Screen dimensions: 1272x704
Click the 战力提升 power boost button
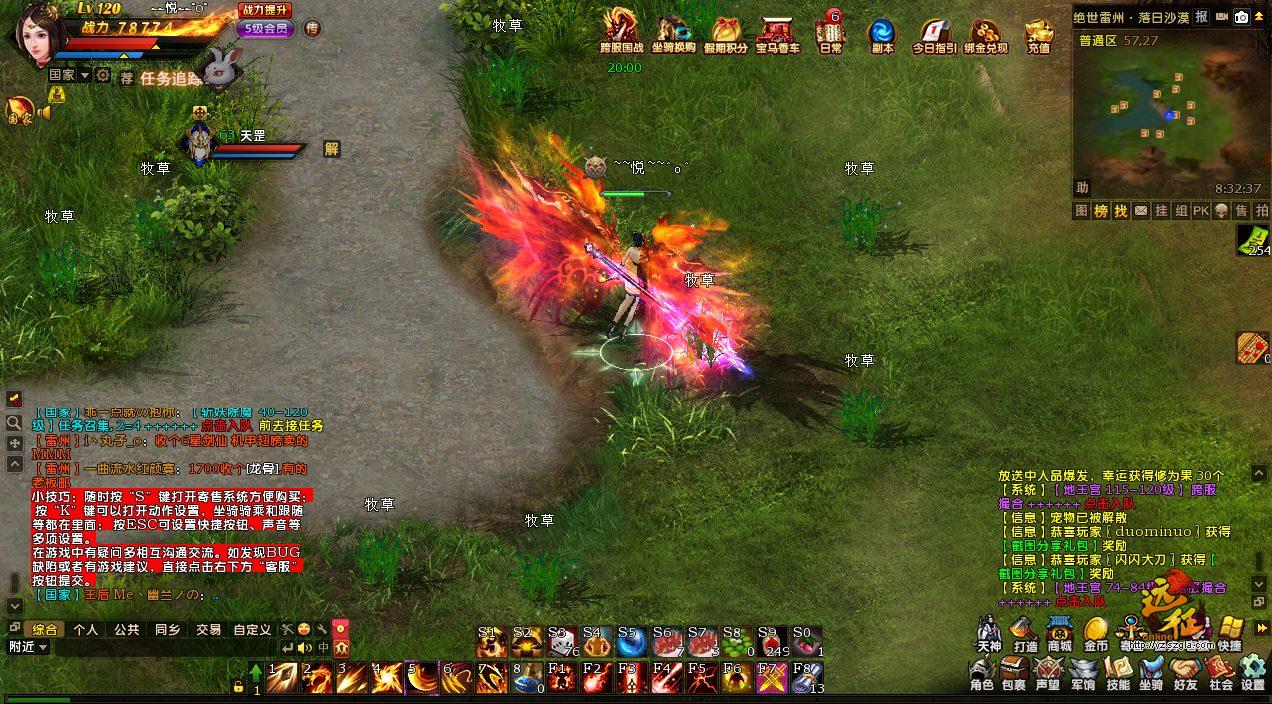click(265, 10)
